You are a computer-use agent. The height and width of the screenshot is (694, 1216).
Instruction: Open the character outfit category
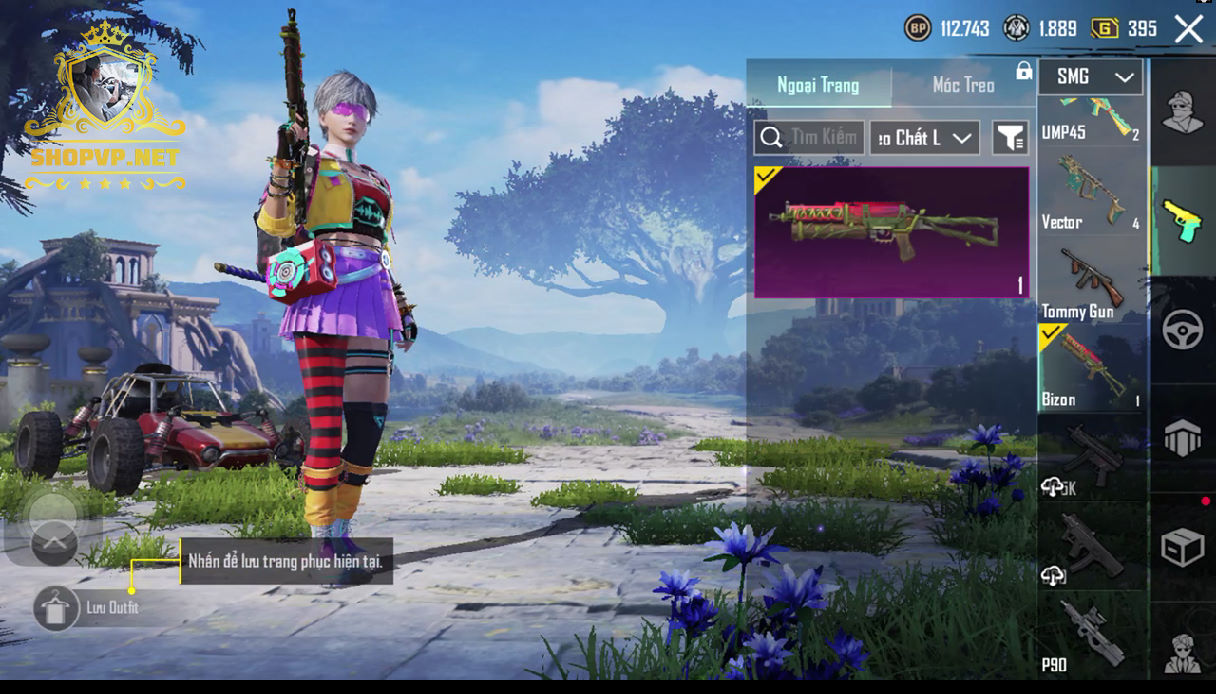(1184, 112)
